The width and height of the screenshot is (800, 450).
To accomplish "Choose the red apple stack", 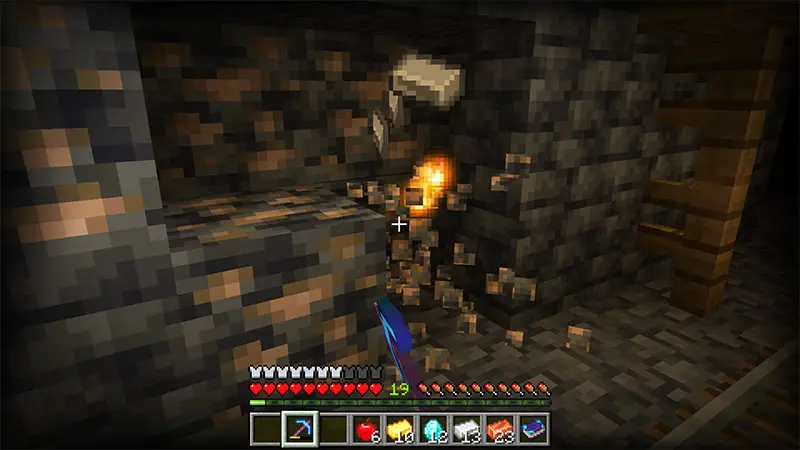I will point(366,428).
